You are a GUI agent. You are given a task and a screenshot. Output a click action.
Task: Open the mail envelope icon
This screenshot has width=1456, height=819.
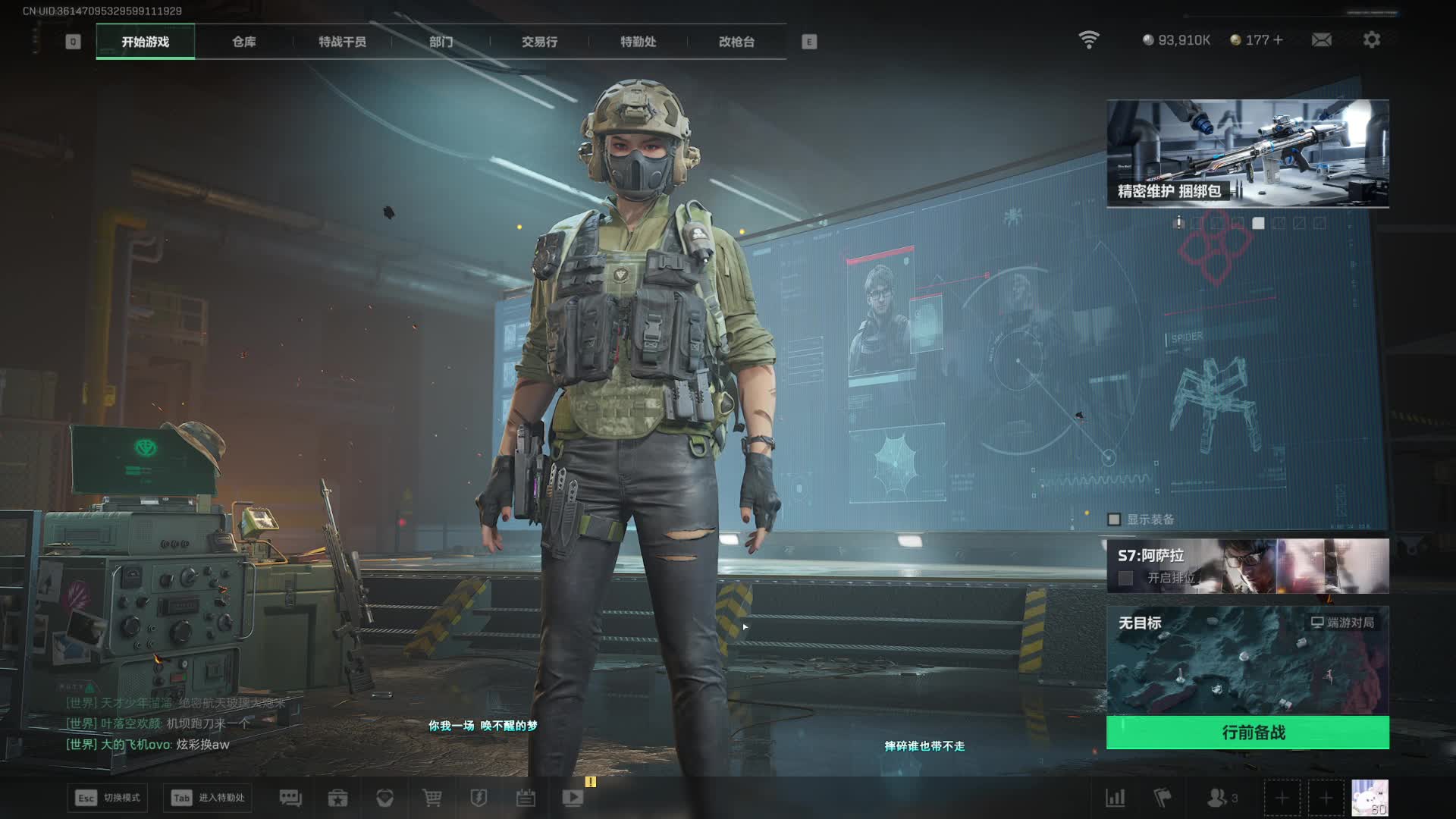1321,39
